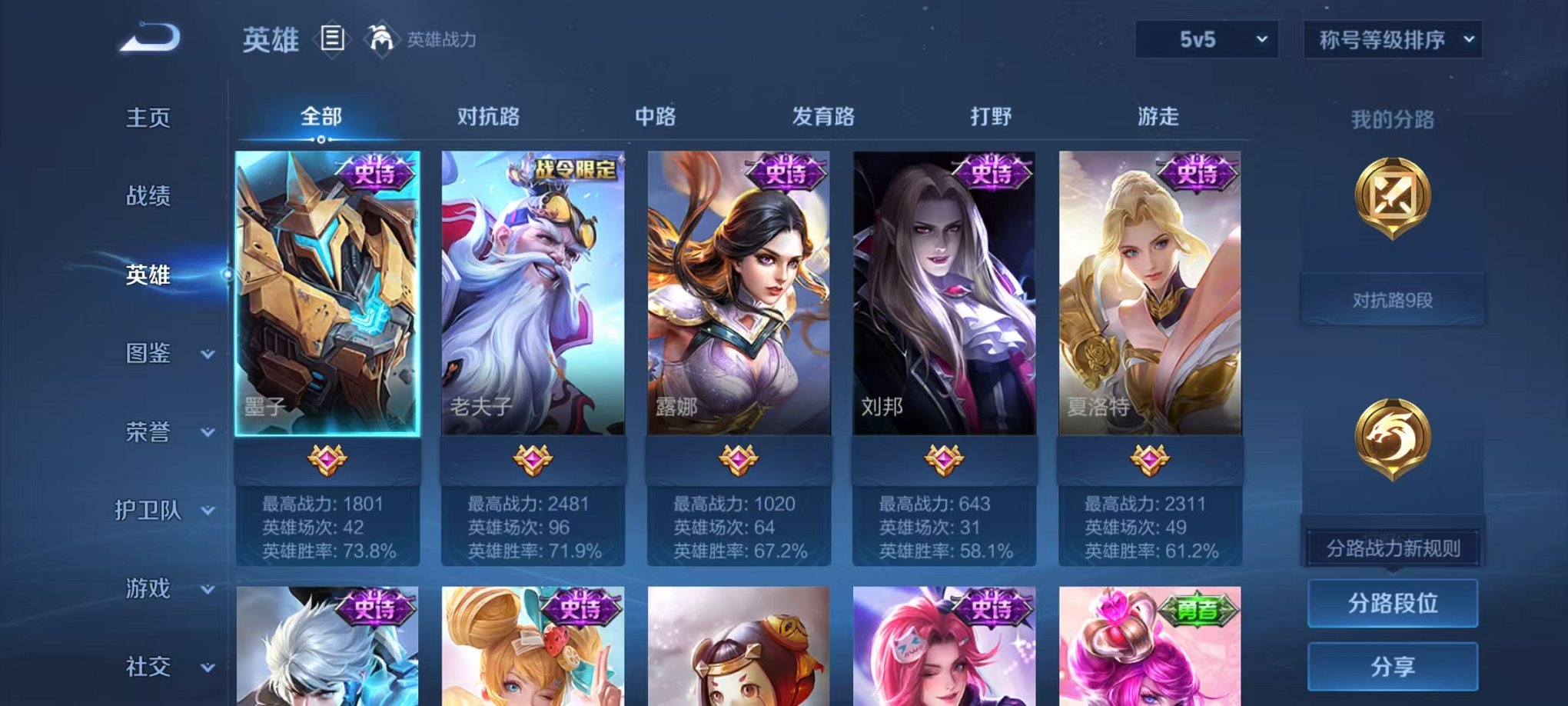Open the 5v5 mode dropdown
The width and height of the screenshot is (1568, 706).
coord(1207,37)
